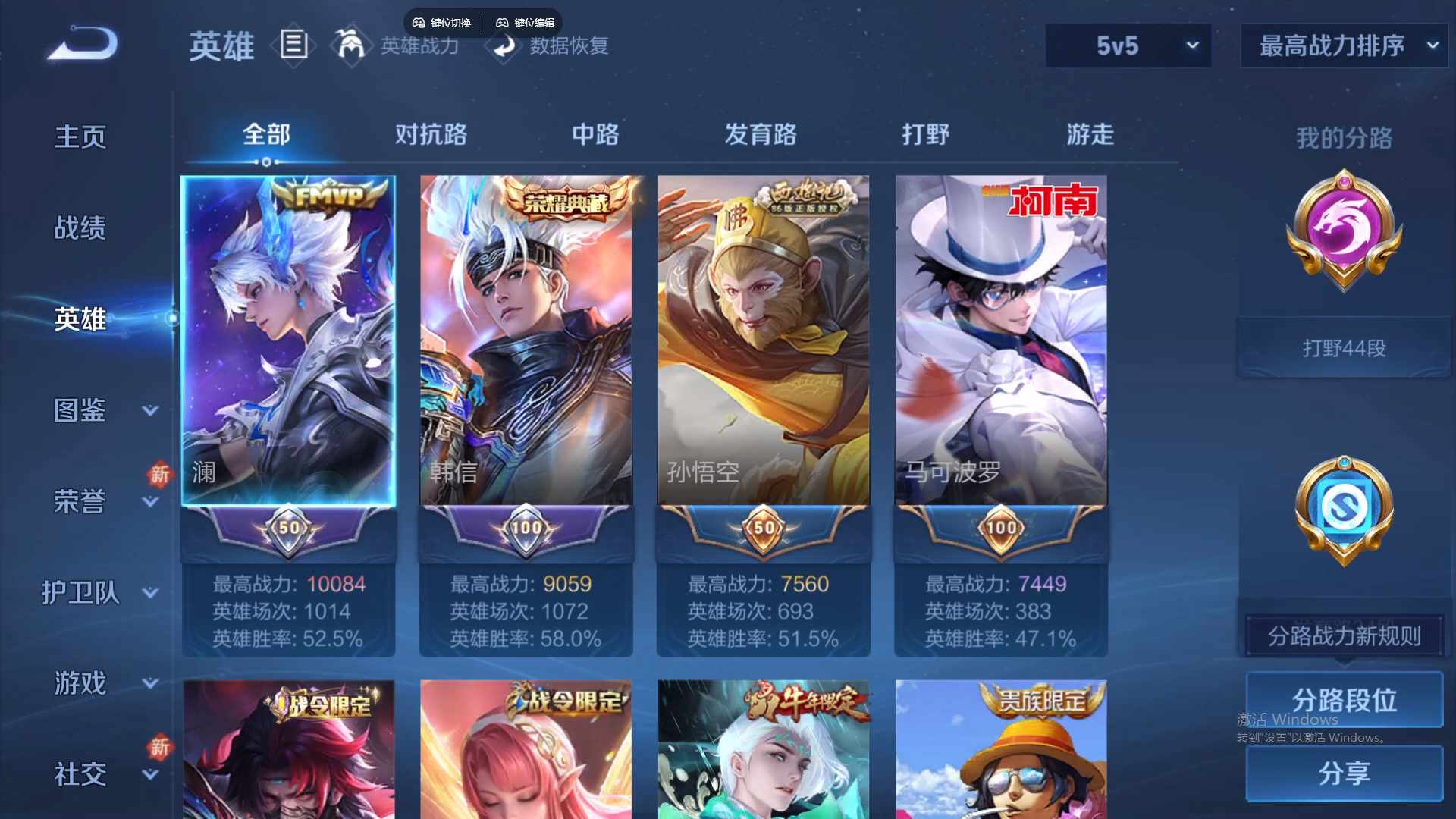
Task: Open 战绩 from the left sidebar
Action: point(80,227)
